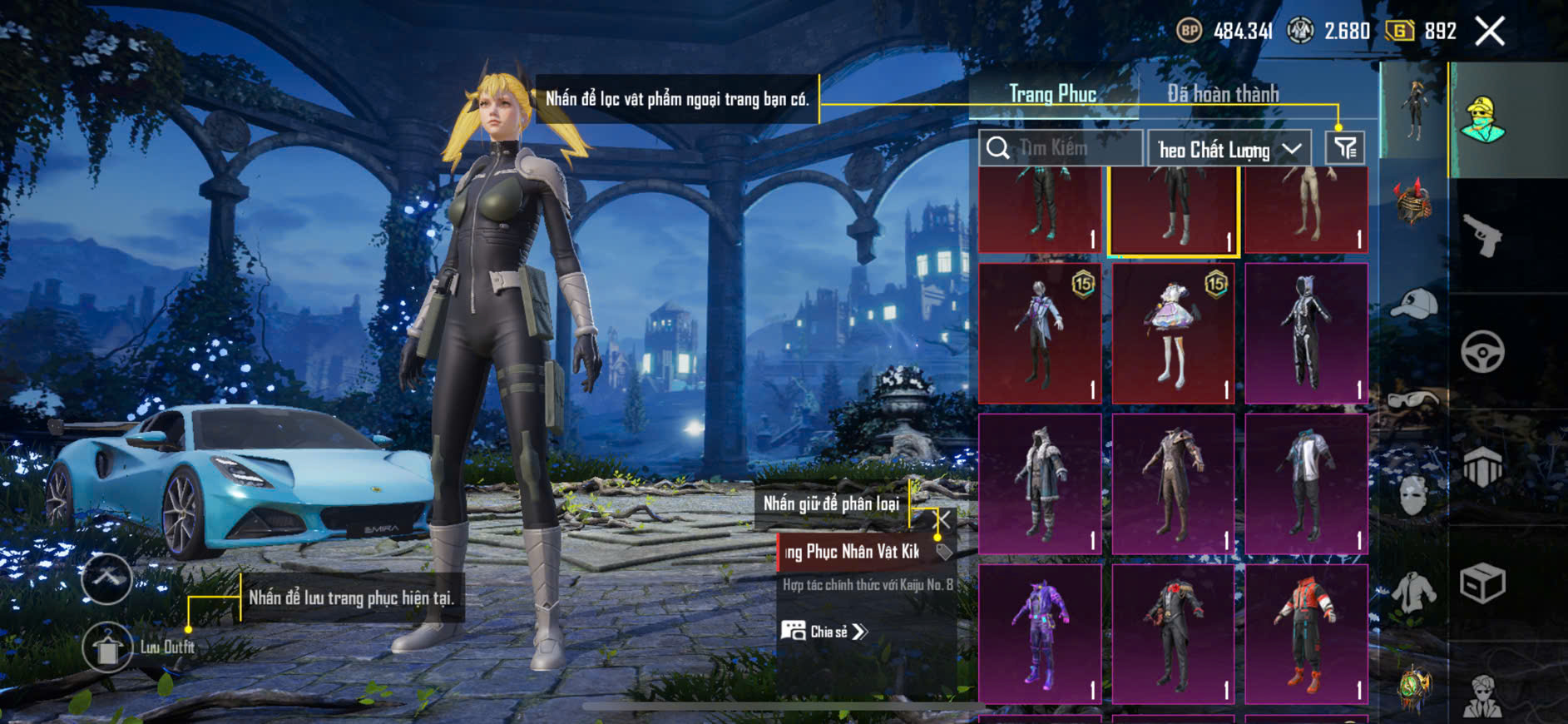This screenshot has height=724, width=1568.
Task: Pick the glowing purple armored outfit
Action: tap(1040, 634)
